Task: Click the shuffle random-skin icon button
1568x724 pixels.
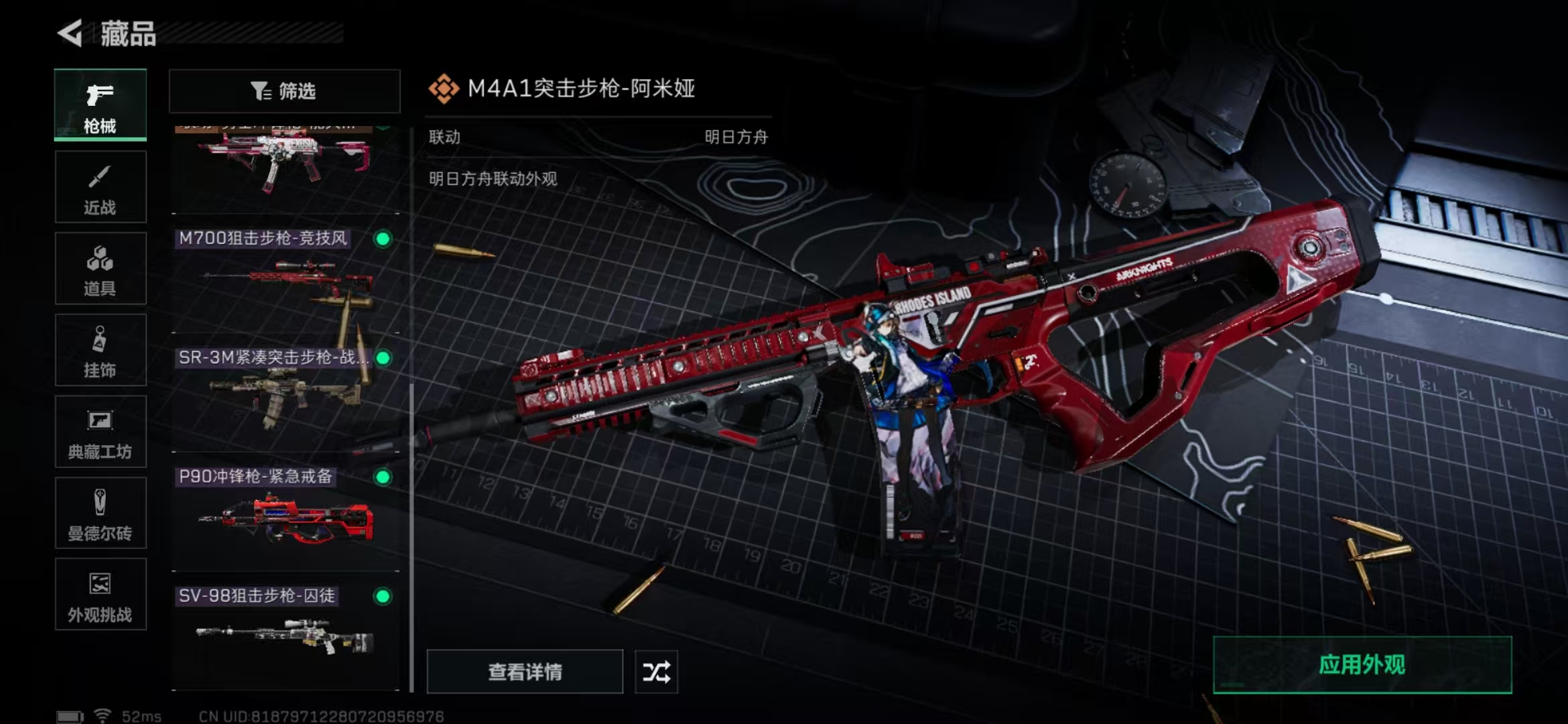Action: click(x=656, y=672)
